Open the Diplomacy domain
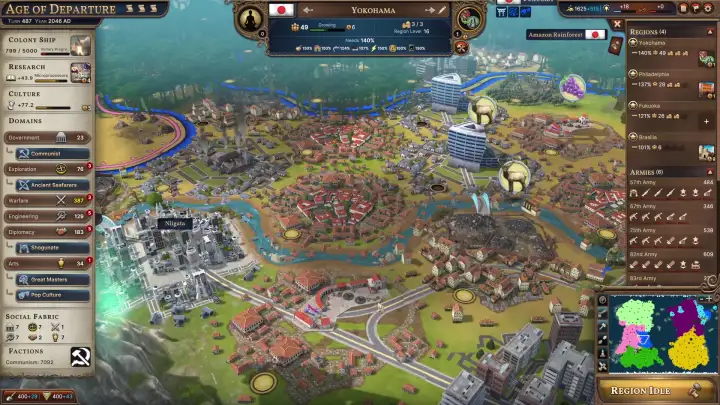 47,231
